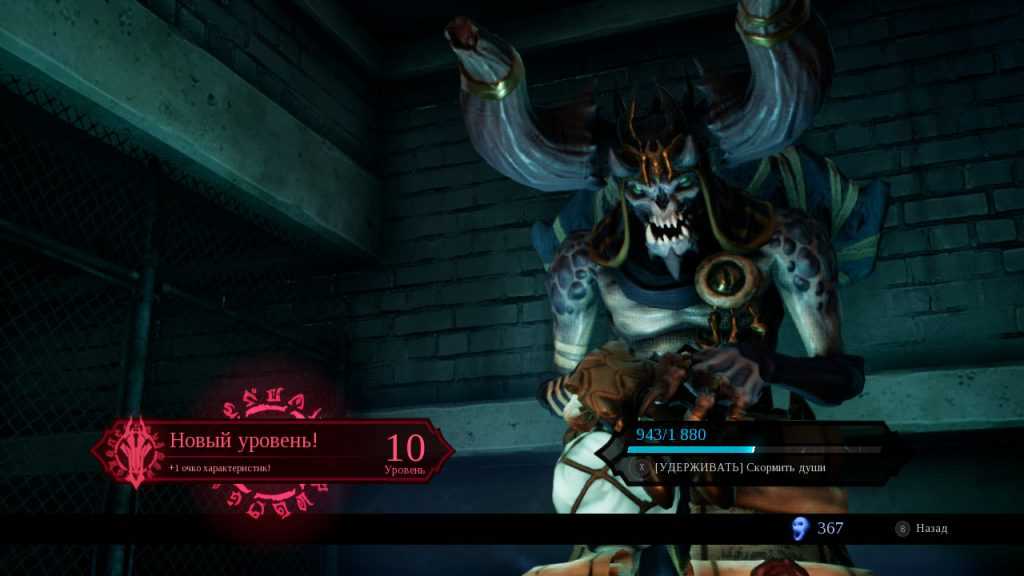The height and width of the screenshot is (576, 1024).
Task: Go back using the Назад label
Action: tap(931, 528)
